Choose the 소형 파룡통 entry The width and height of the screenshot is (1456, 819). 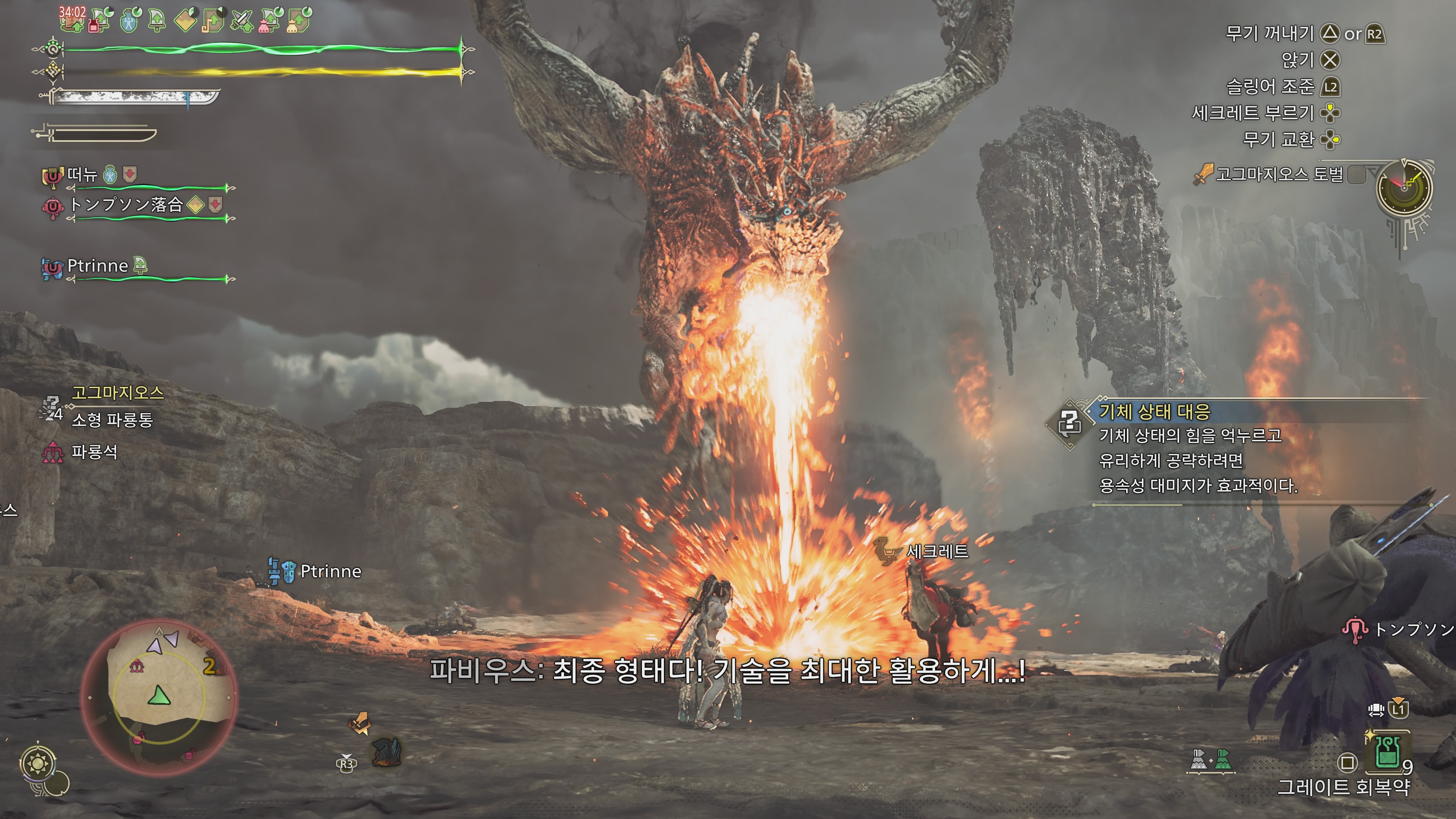(112, 419)
